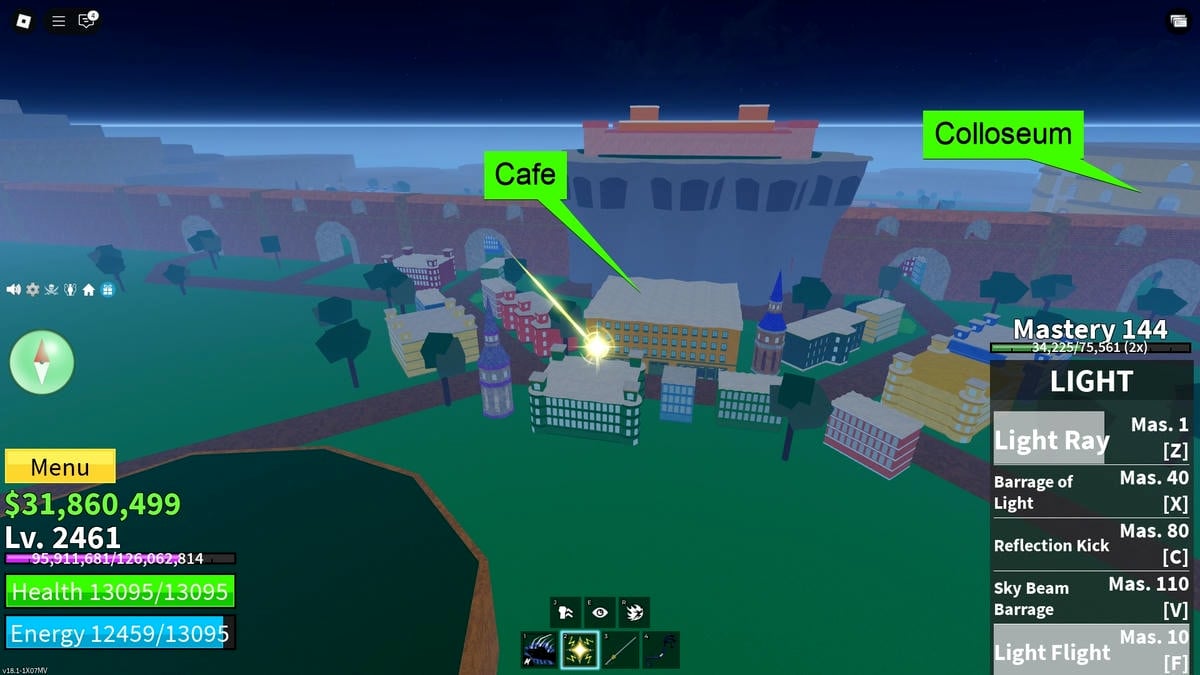Screen dimensions: 1200x675
Task: Activate the flaming burst ability icon
Action: [634, 612]
